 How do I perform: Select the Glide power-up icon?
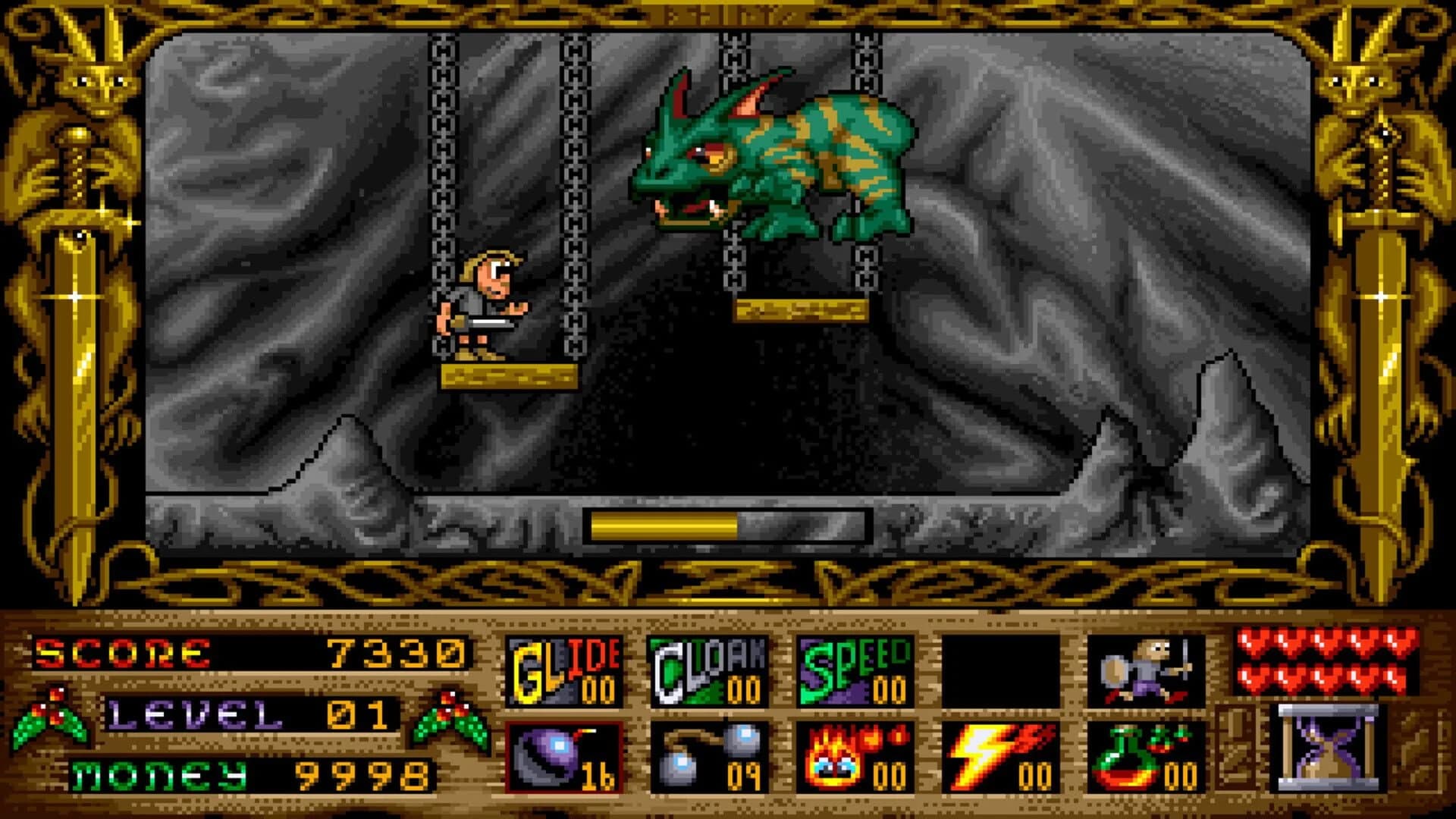[565, 671]
